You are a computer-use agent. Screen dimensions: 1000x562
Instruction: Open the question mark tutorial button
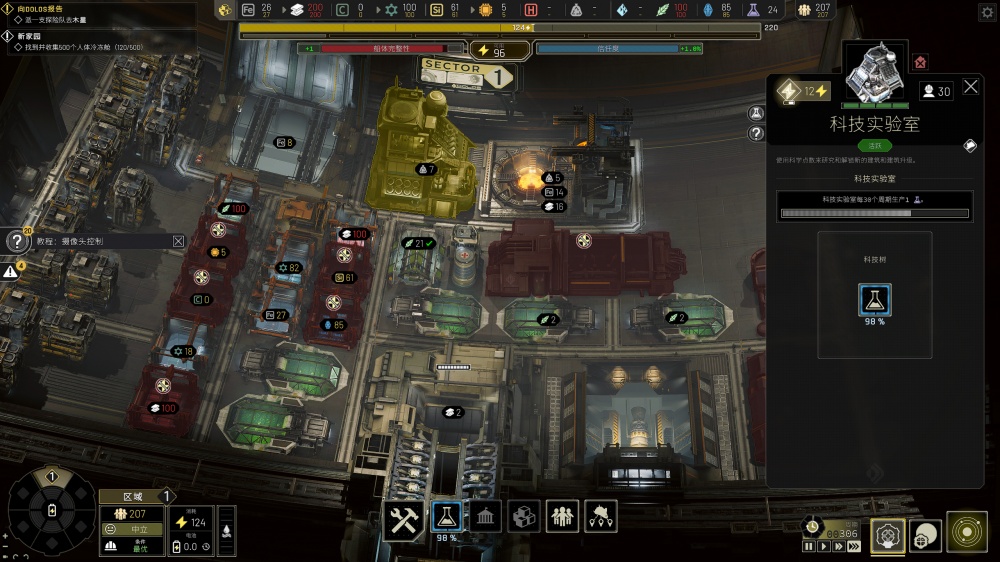click(x=16, y=241)
